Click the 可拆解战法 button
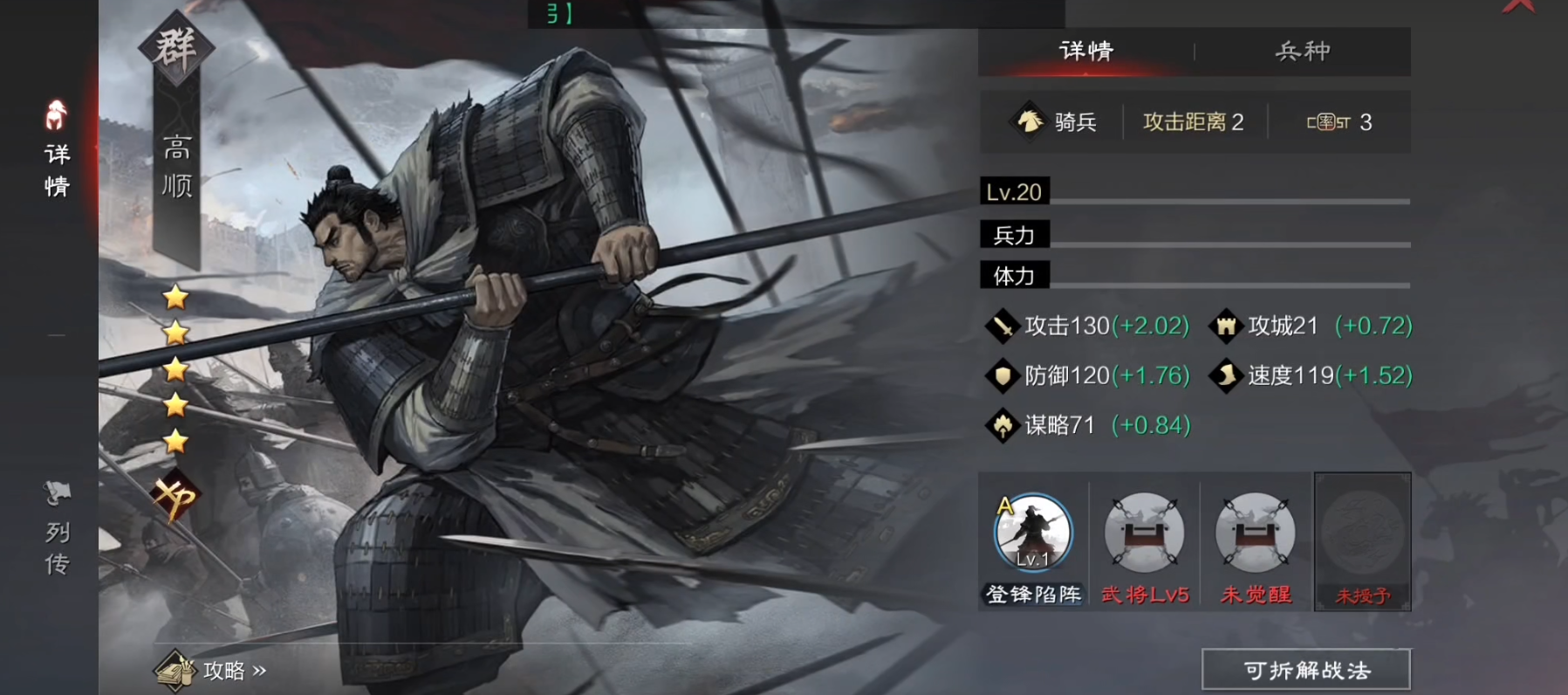The width and height of the screenshot is (1568, 695). pyautogui.click(x=1305, y=670)
